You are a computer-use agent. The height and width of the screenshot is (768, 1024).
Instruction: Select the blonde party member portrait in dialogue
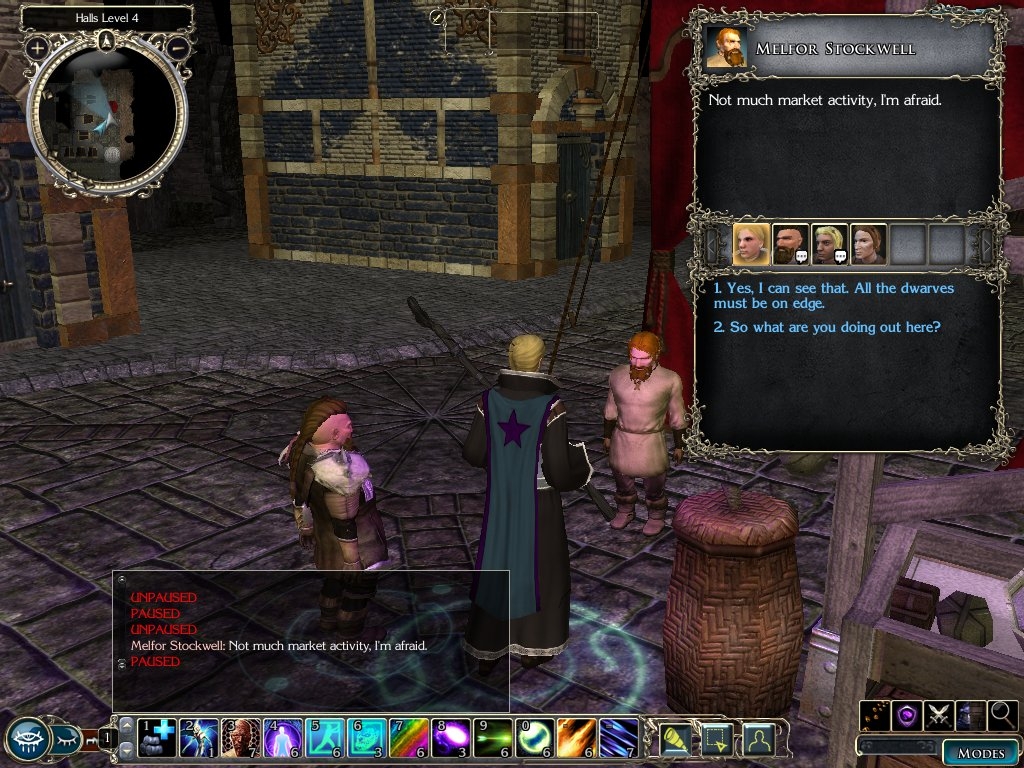tap(750, 243)
